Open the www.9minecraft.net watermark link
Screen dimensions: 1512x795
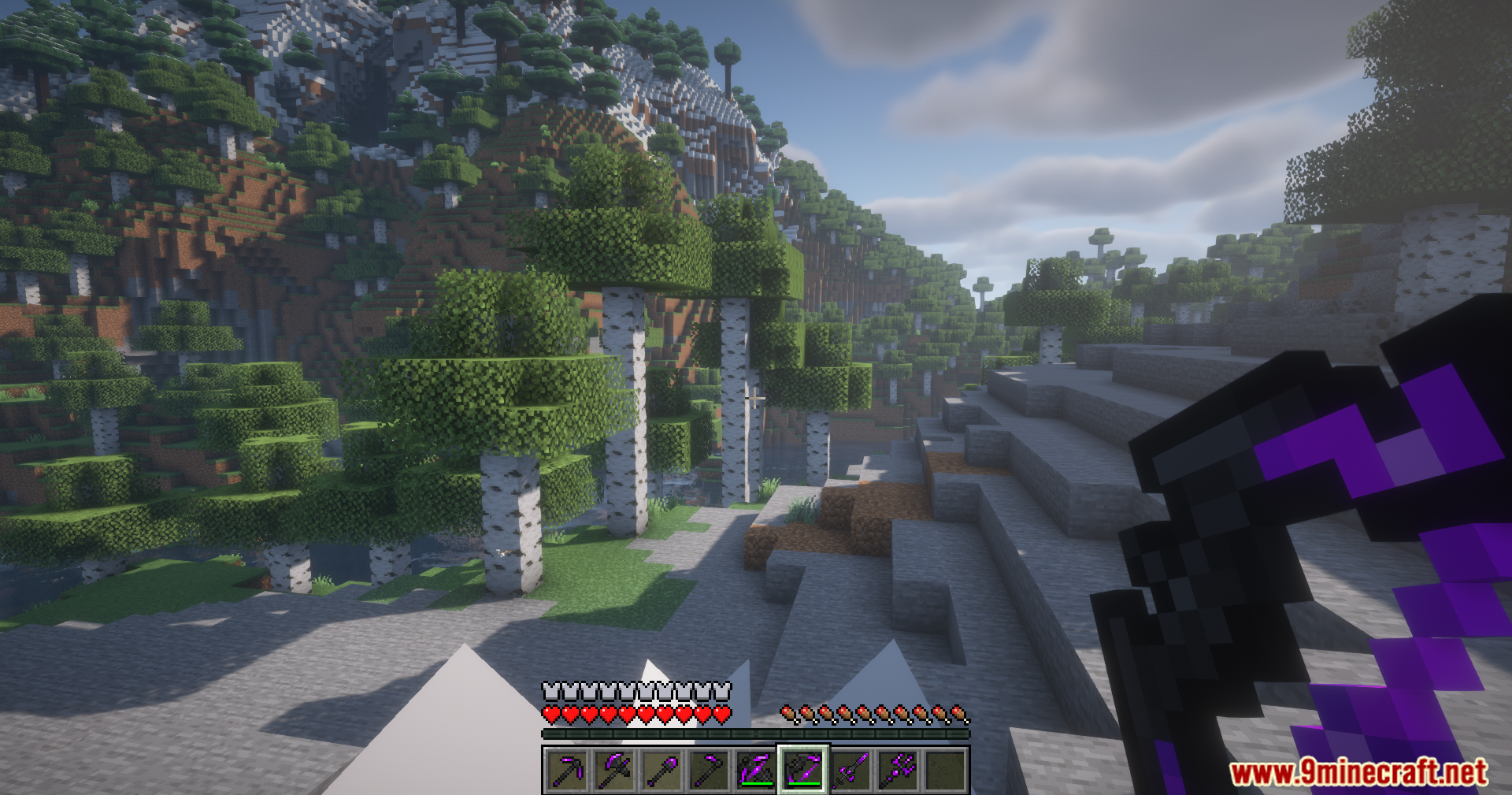click(x=1358, y=772)
